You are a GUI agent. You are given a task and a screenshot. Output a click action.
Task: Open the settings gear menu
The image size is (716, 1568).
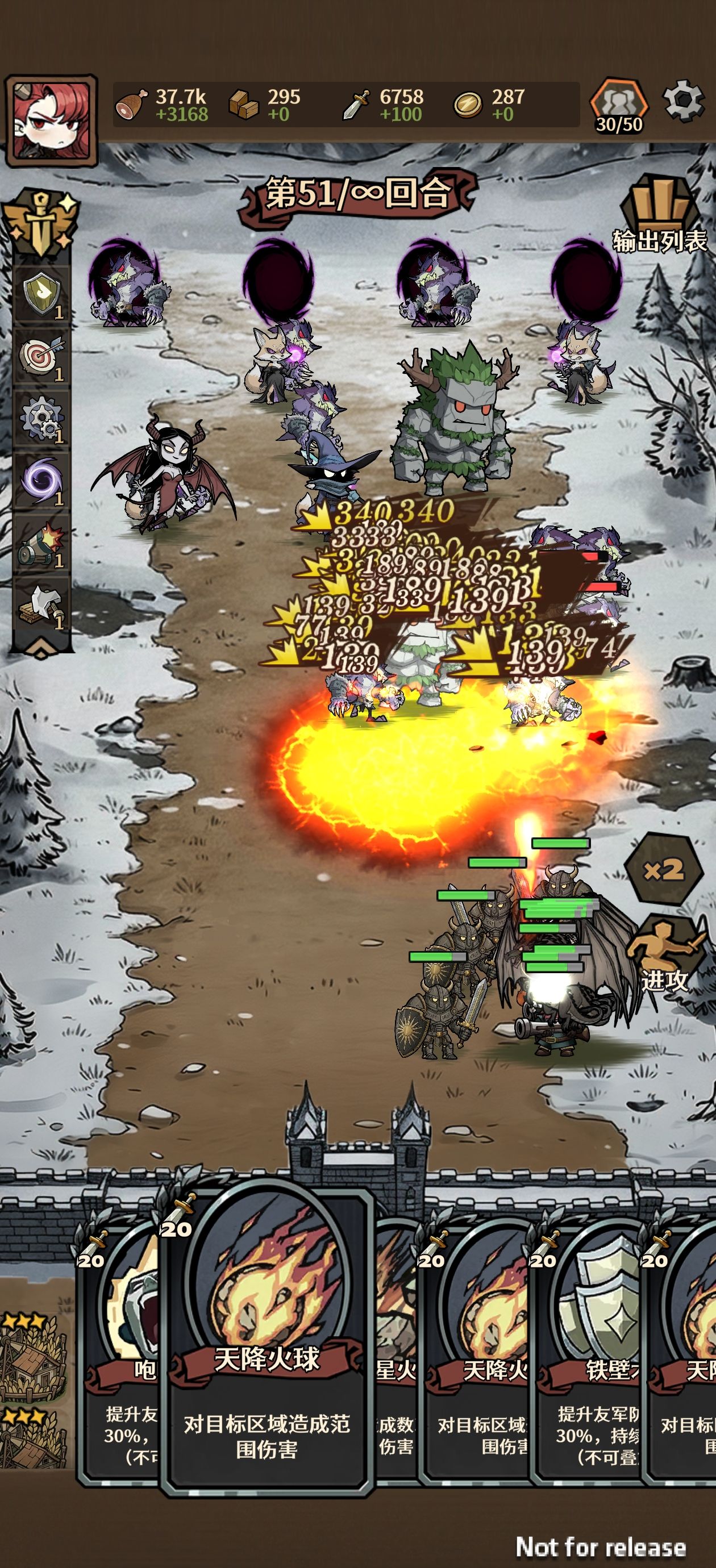point(683,101)
